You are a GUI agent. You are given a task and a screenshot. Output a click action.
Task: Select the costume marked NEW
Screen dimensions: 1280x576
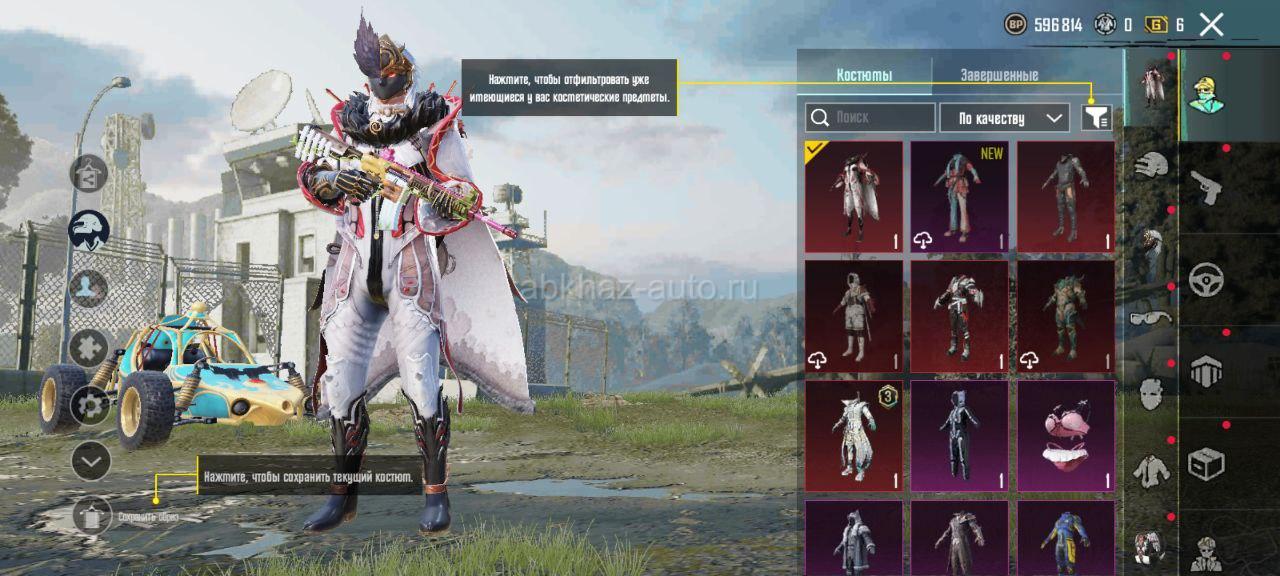(960, 197)
